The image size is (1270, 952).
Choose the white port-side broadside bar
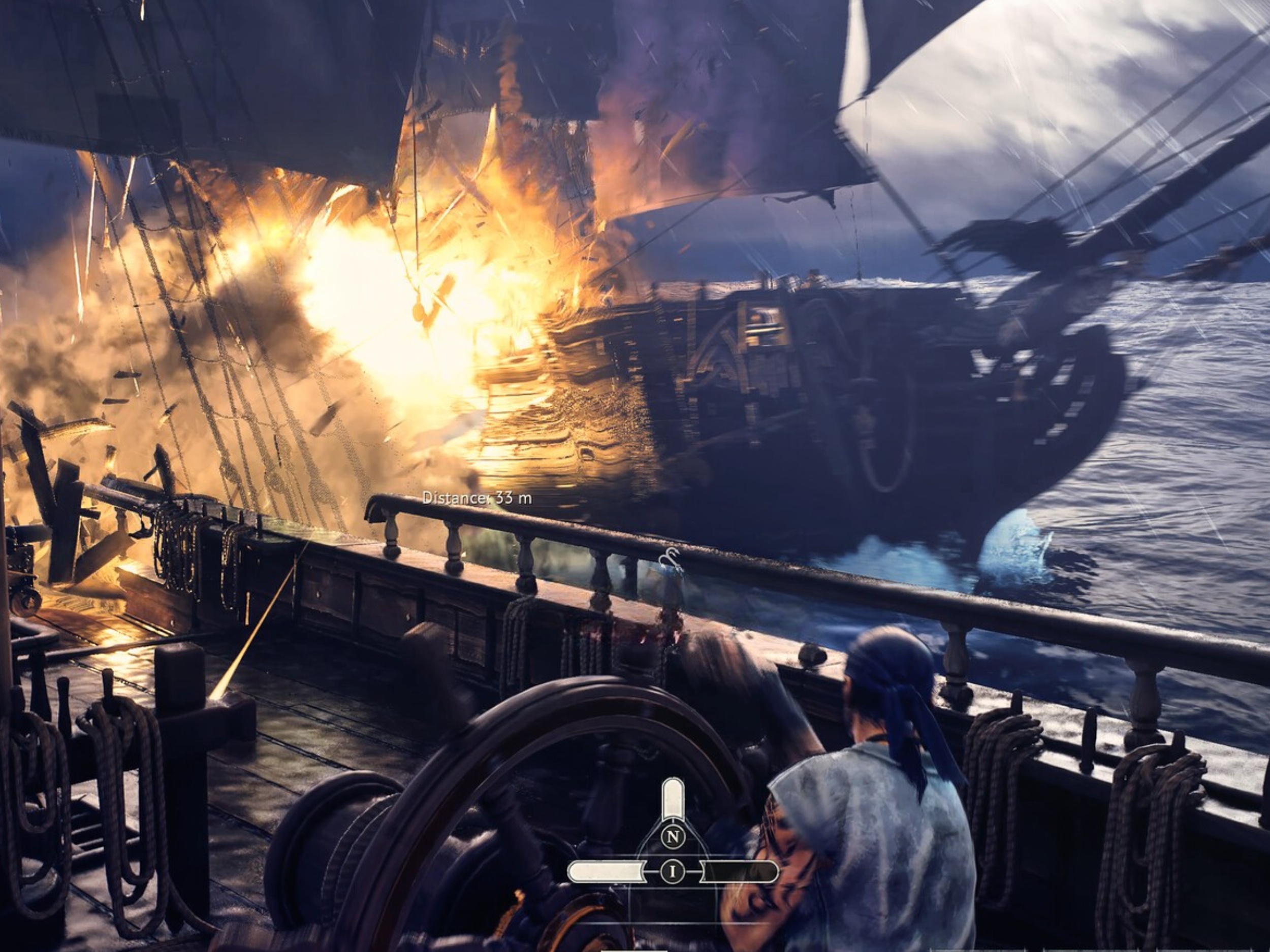point(605,872)
